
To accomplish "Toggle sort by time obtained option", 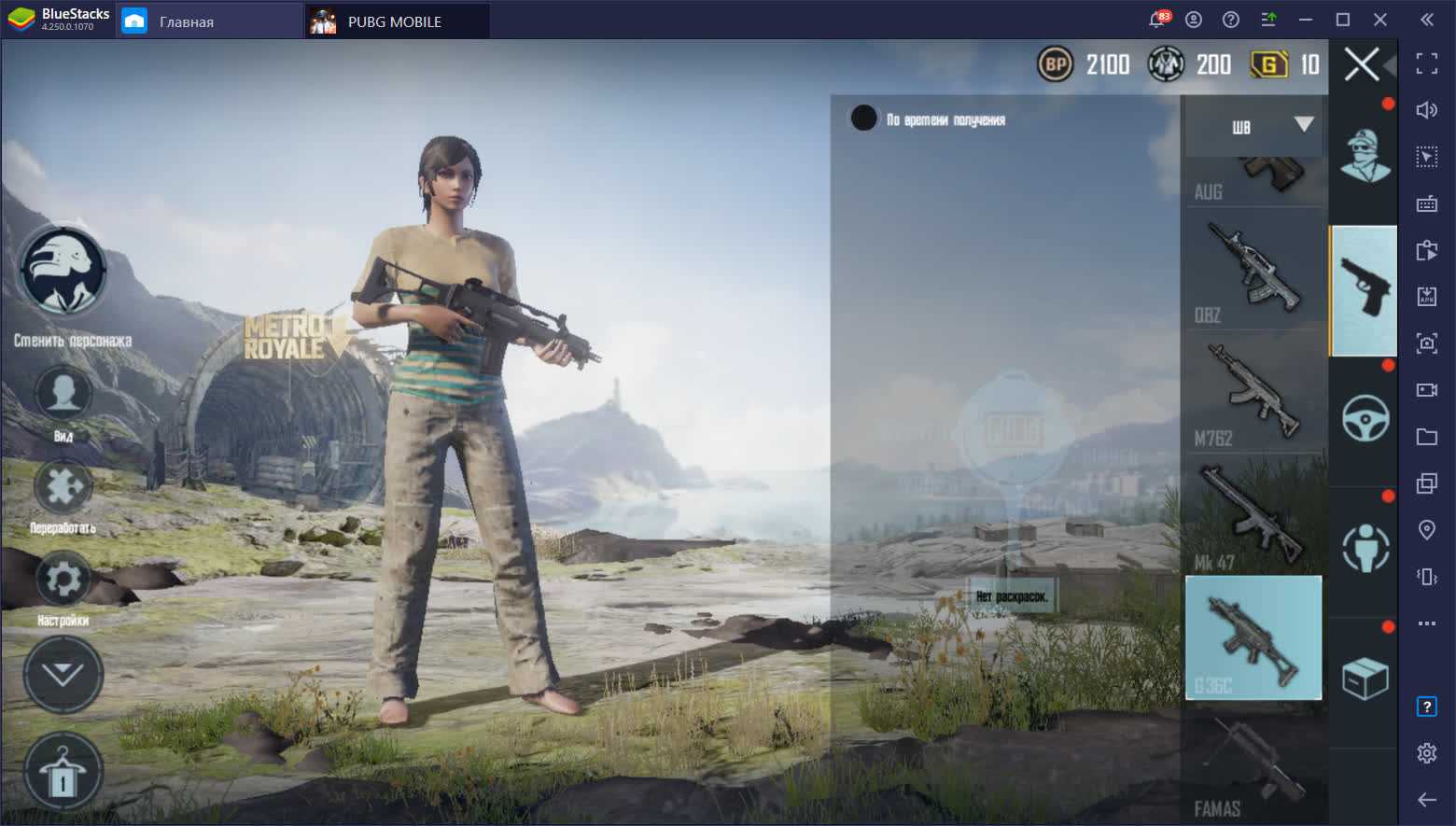I will click(x=863, y=119).
